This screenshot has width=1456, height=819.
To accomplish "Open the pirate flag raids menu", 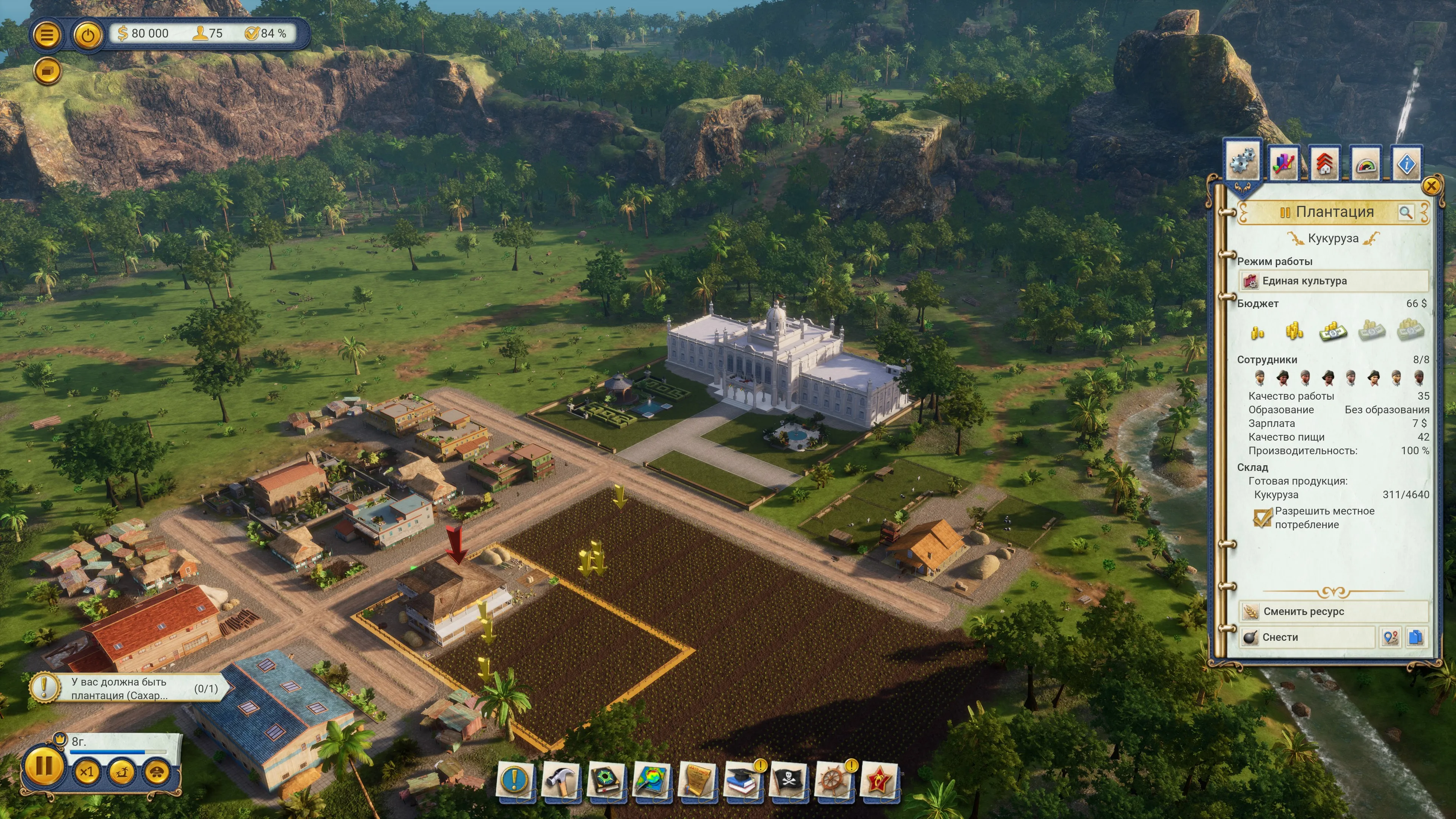I will (788, 780).
